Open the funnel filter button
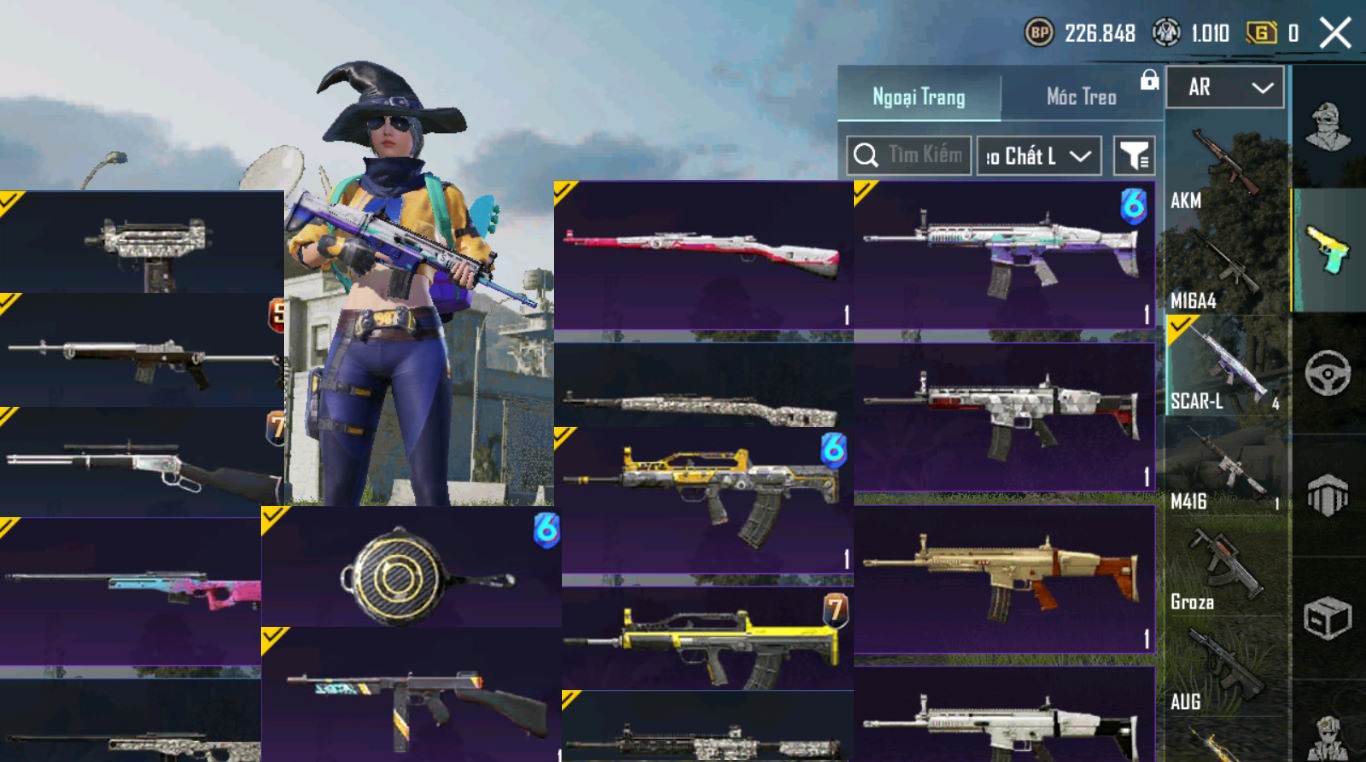Viewport: 1366px width, 762px height. pos(1134,156)
